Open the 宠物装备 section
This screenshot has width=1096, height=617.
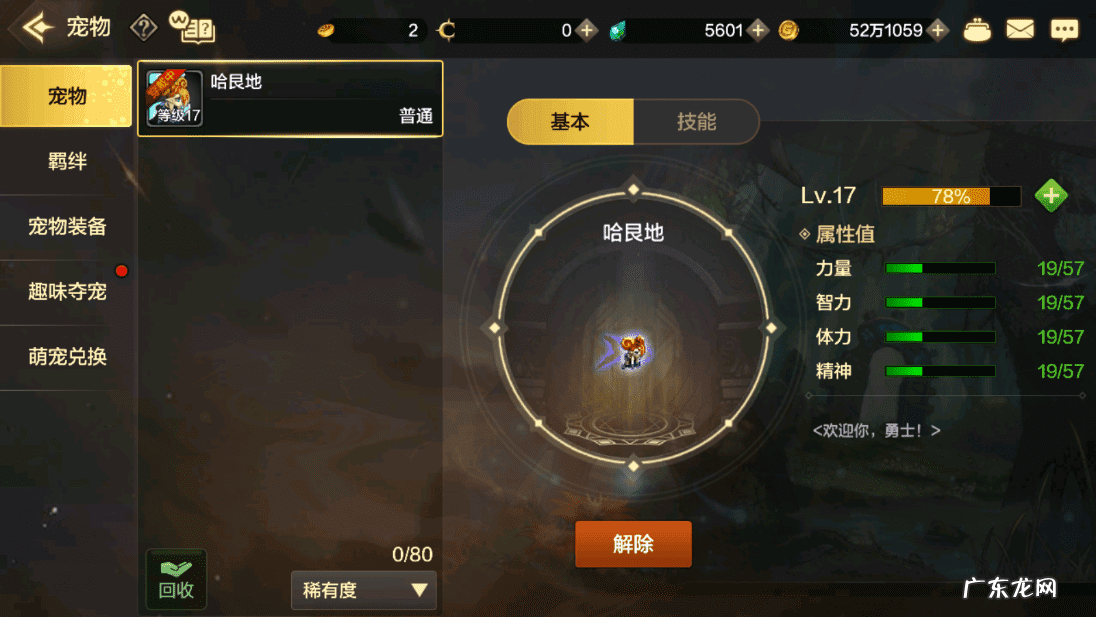(67, 227)
